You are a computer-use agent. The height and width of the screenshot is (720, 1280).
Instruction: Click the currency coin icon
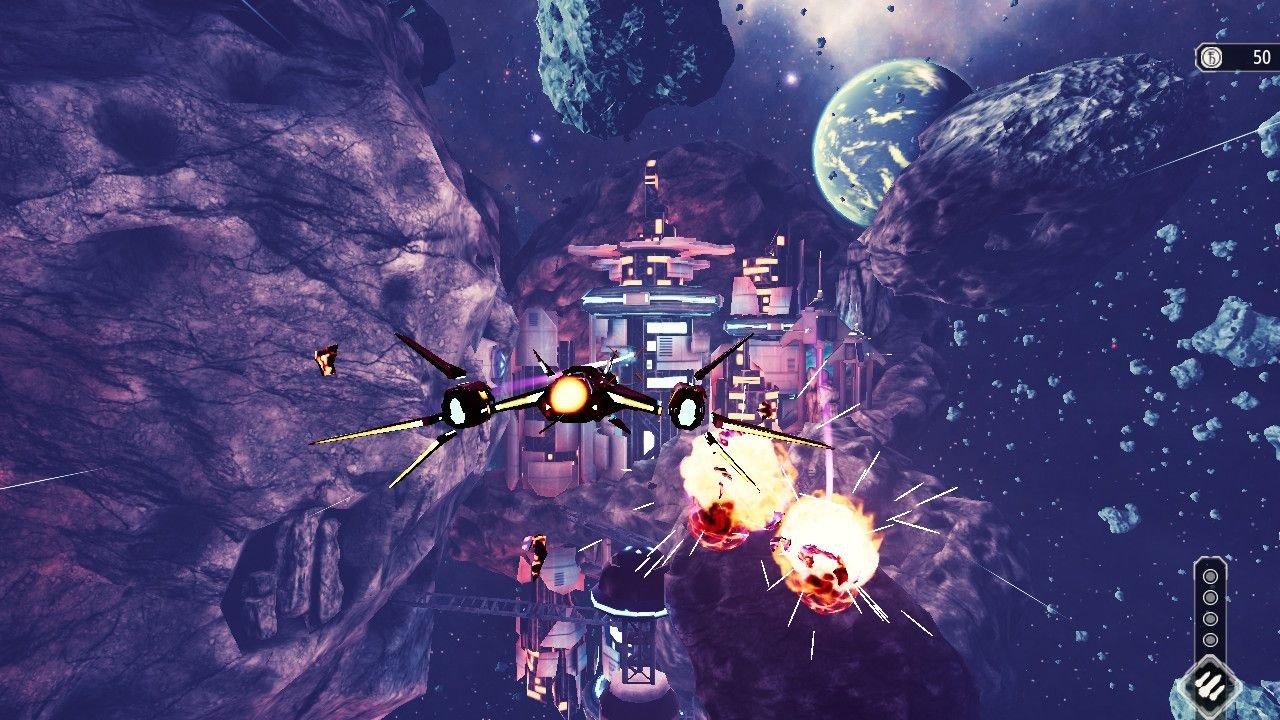click(x=1211, y=58)
